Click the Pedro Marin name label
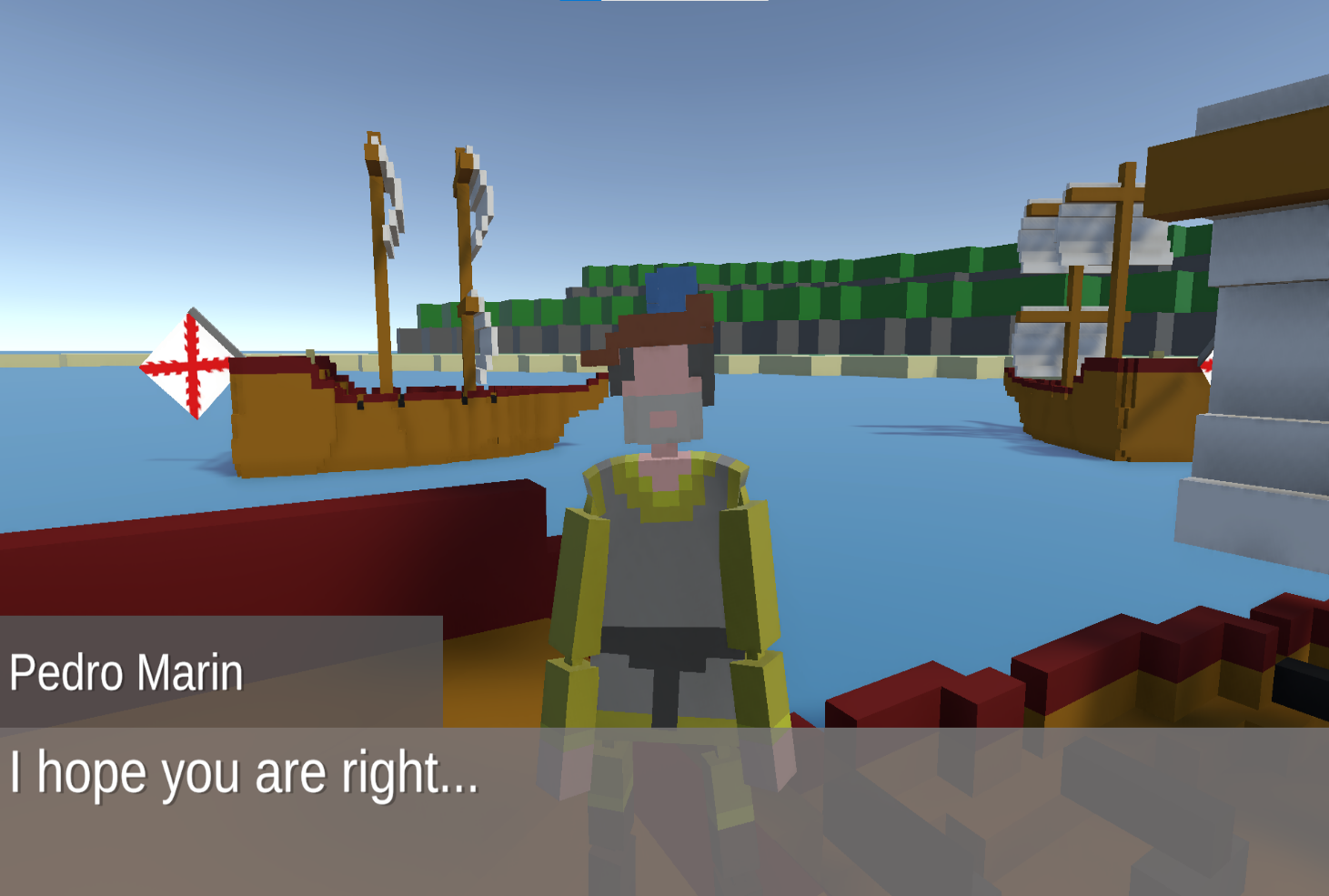Image resolution: width=1329 pixels, height=896 pixels. (126, 673)
